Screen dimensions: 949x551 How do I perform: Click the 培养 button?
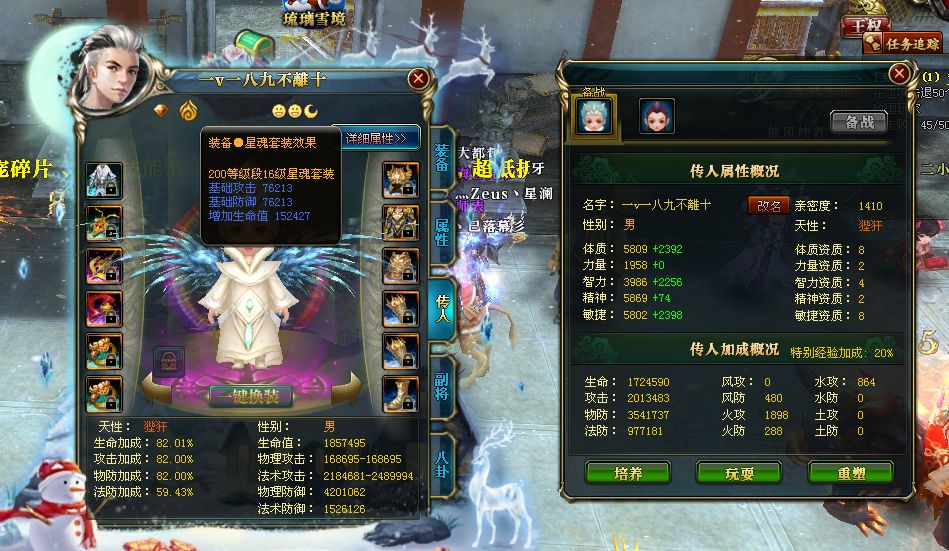[627, 473]
